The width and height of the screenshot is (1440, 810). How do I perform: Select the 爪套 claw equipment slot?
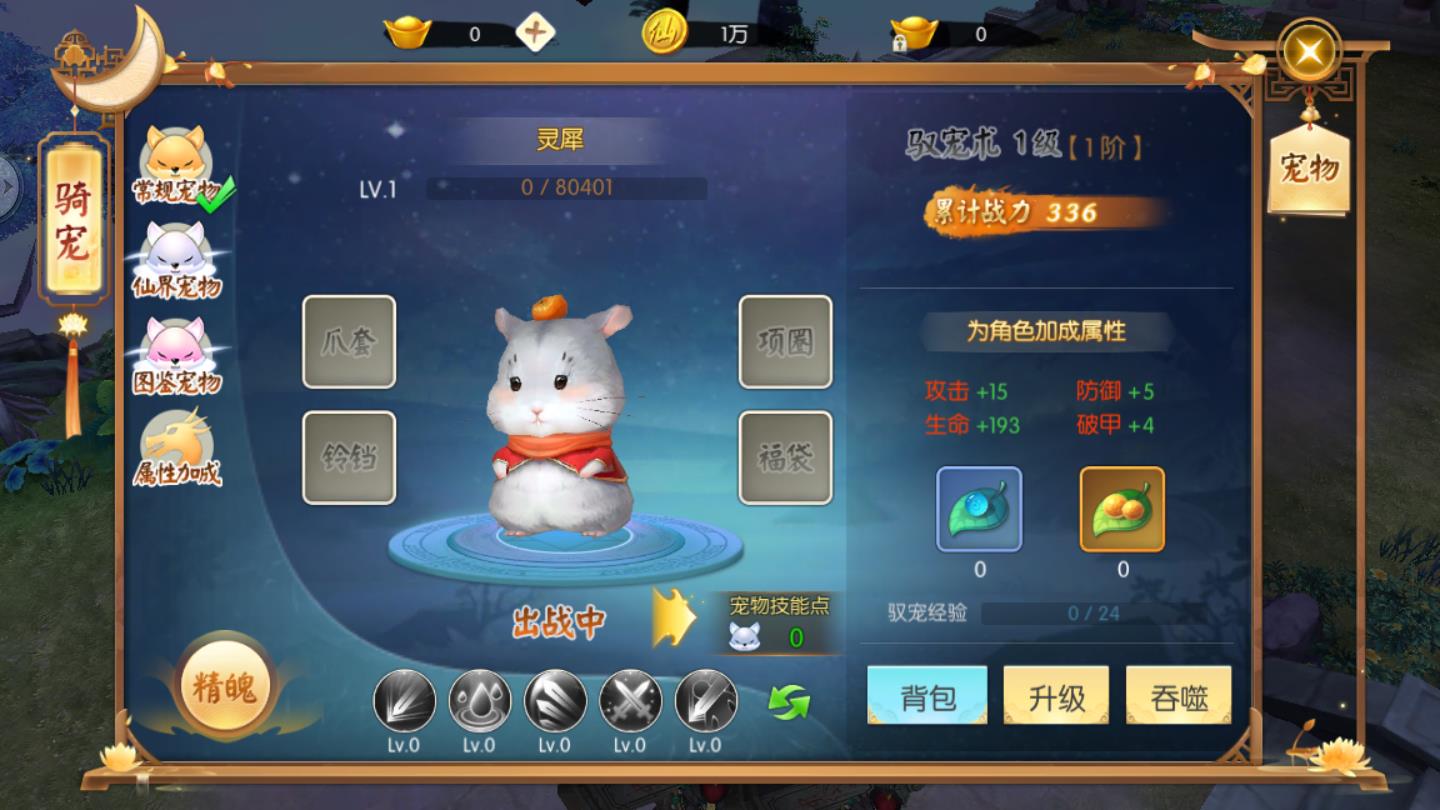point(349,342)
